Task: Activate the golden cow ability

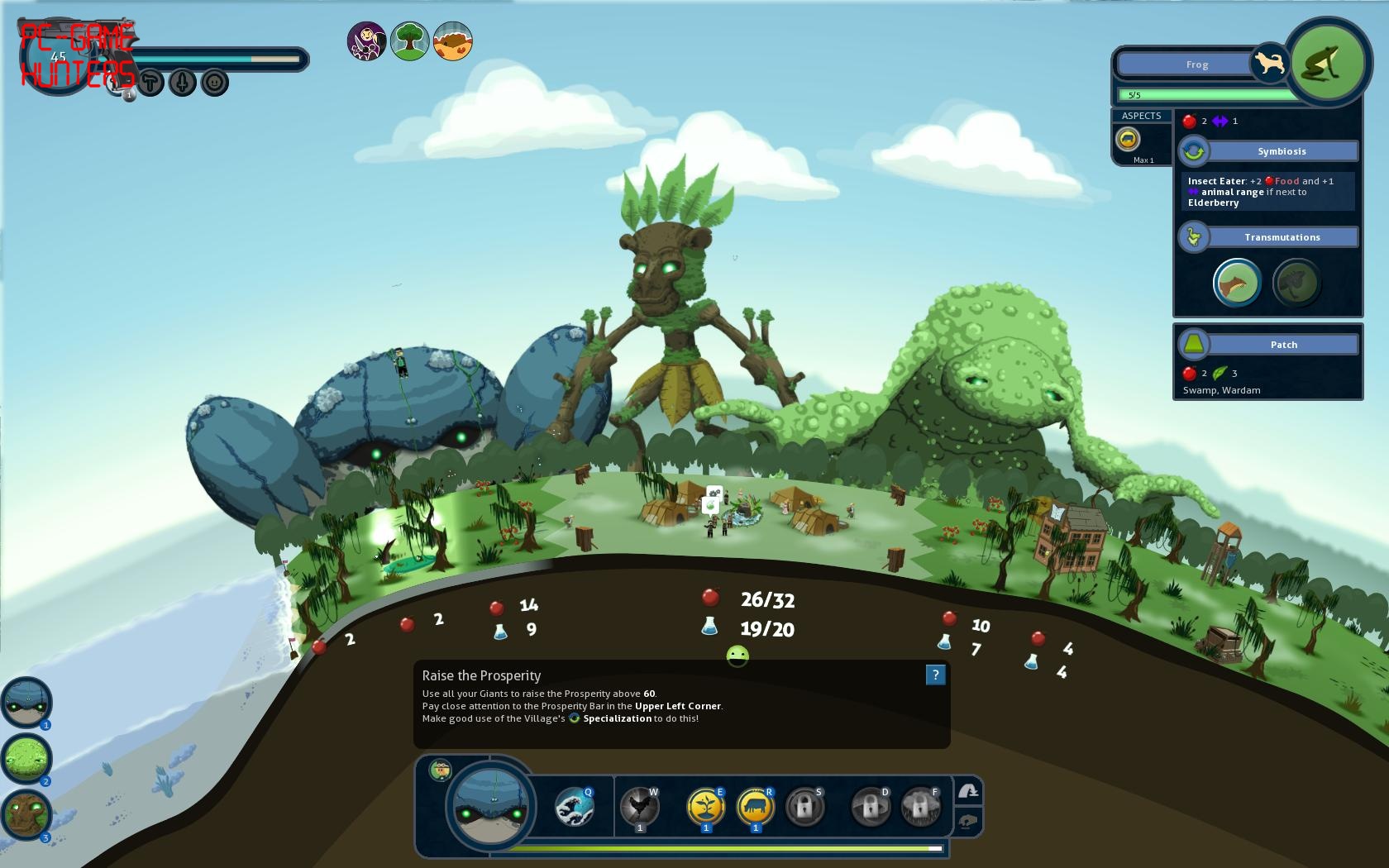Action: [755, 808]
